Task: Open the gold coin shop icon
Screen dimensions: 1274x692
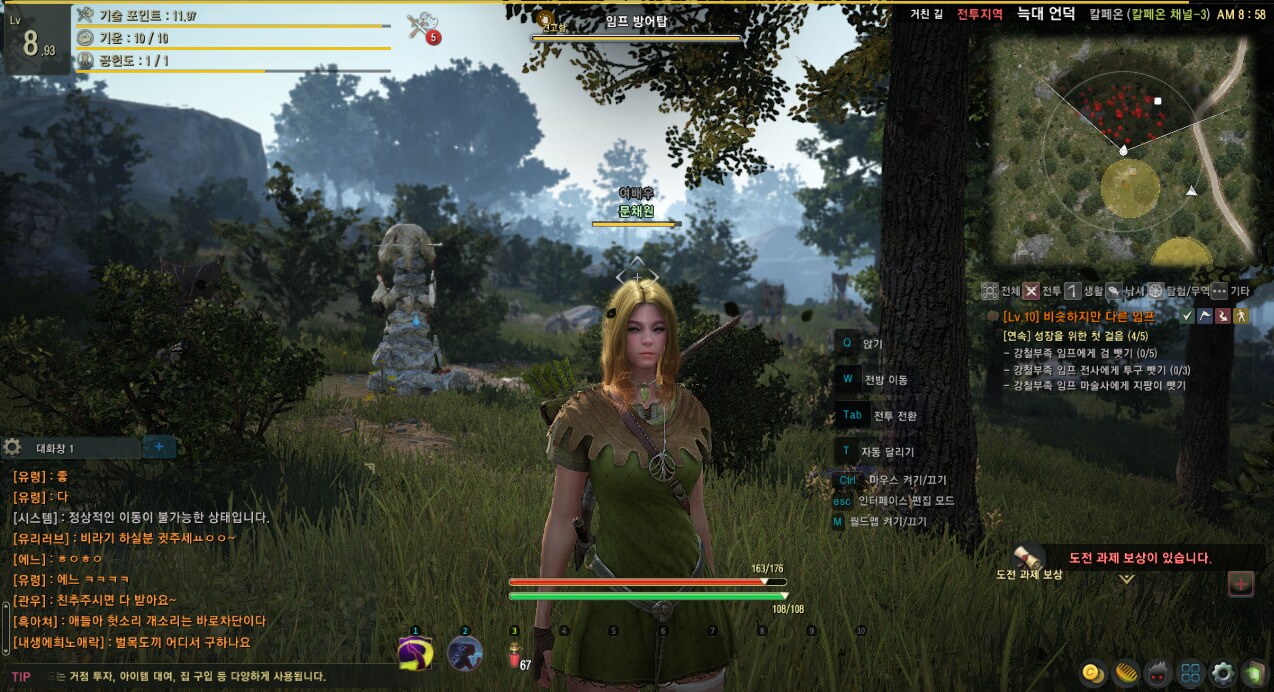Action: [x=1092, y=673]
